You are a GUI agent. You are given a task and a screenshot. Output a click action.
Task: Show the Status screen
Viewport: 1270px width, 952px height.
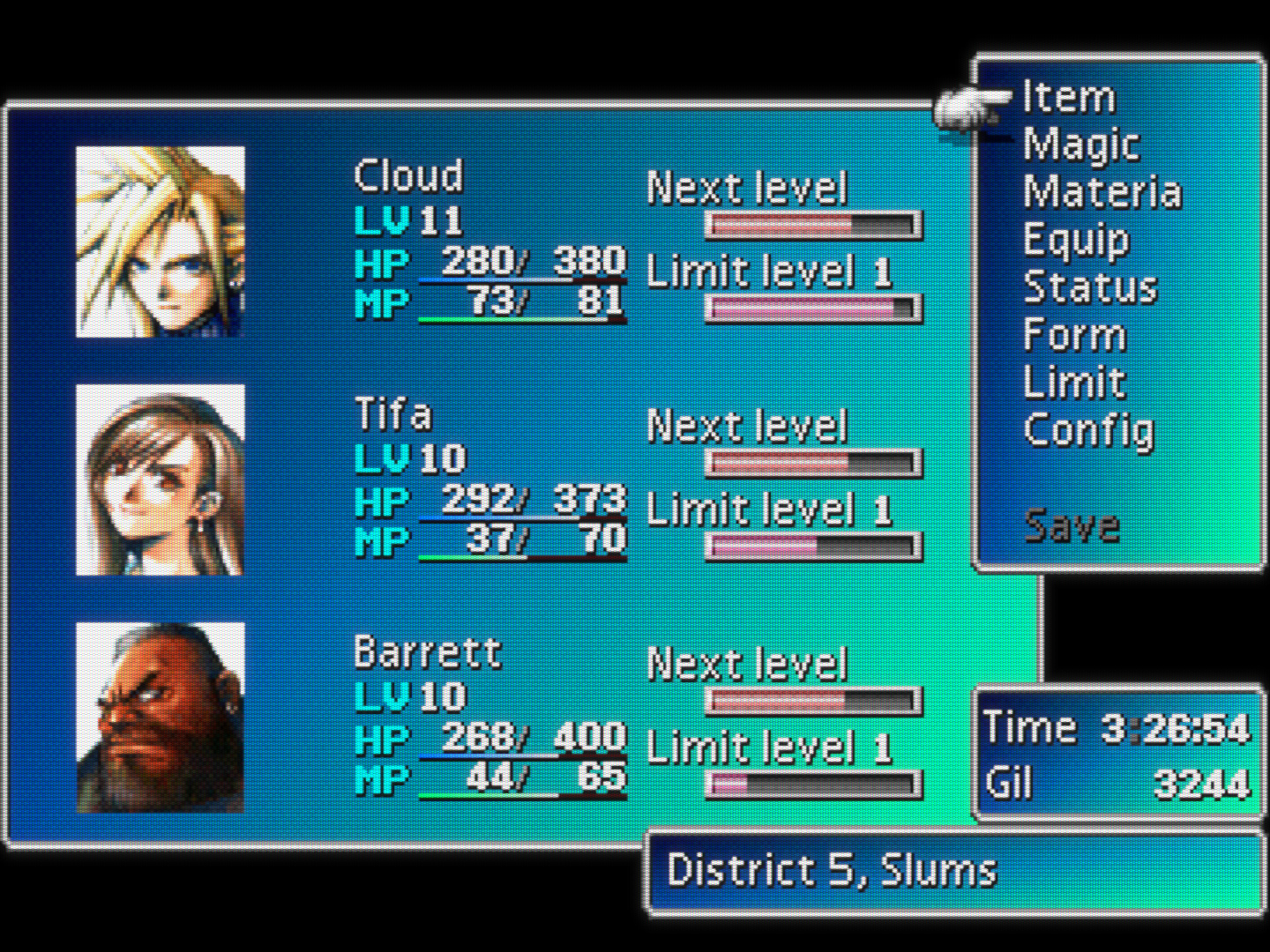(x=1090, y=287)
